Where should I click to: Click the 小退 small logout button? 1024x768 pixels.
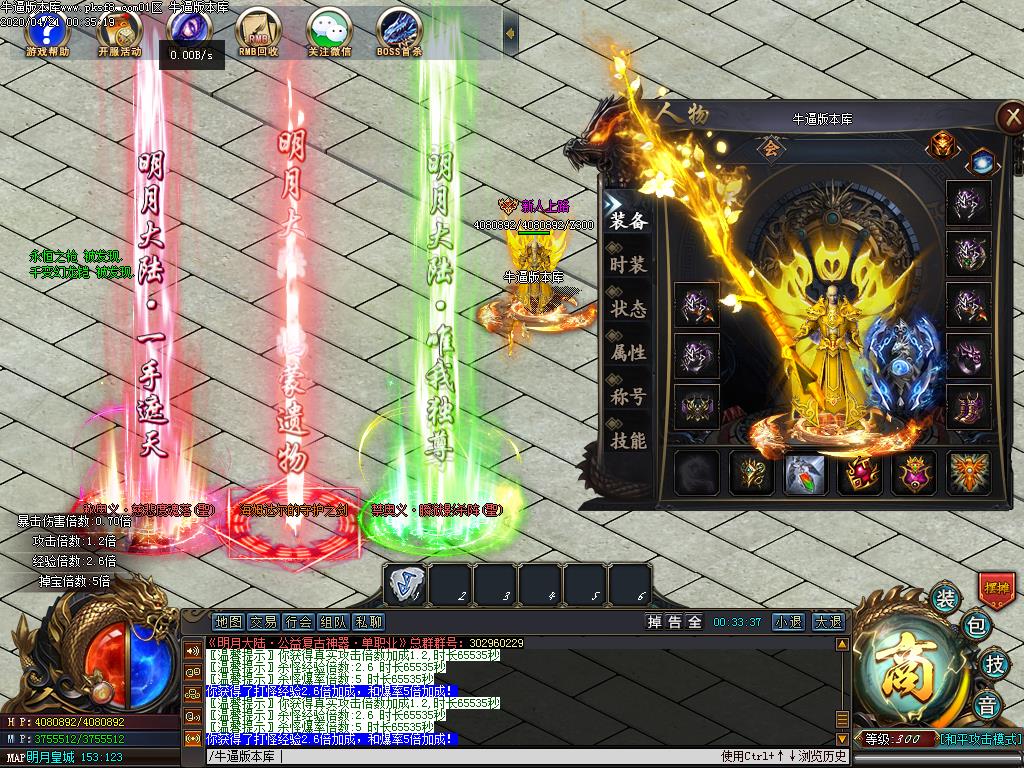click(x=788, y=622)
